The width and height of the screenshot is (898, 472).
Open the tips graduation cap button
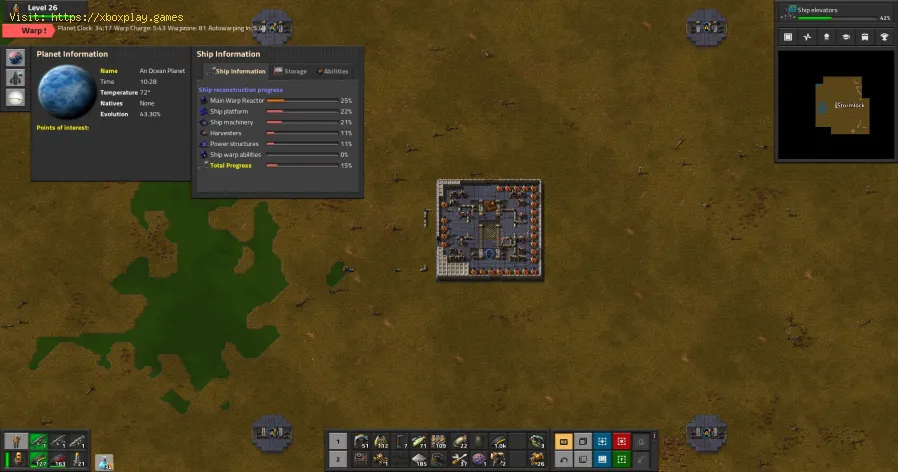coord(845,37)
